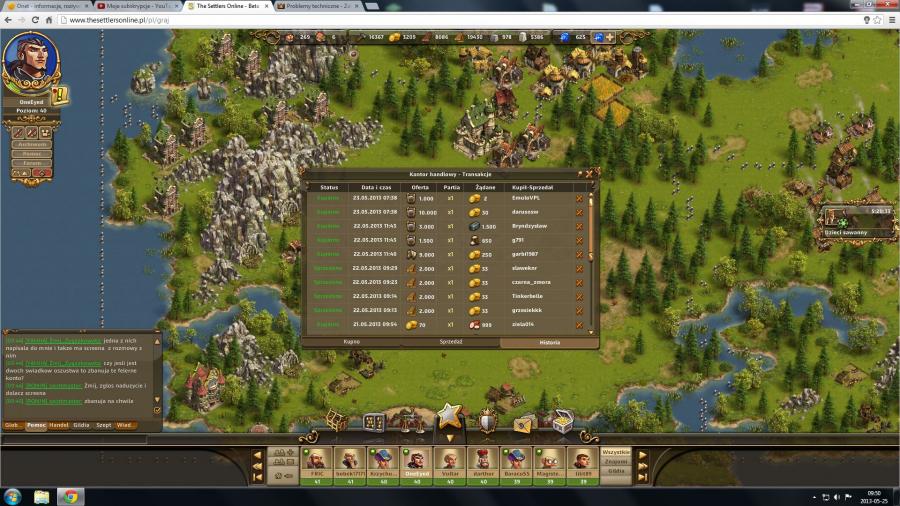Close the Kantor handlowy trade window
Image resolution: width=900 pixels, height=506 pixels.
pyautogui.click(x=589, y=173)
